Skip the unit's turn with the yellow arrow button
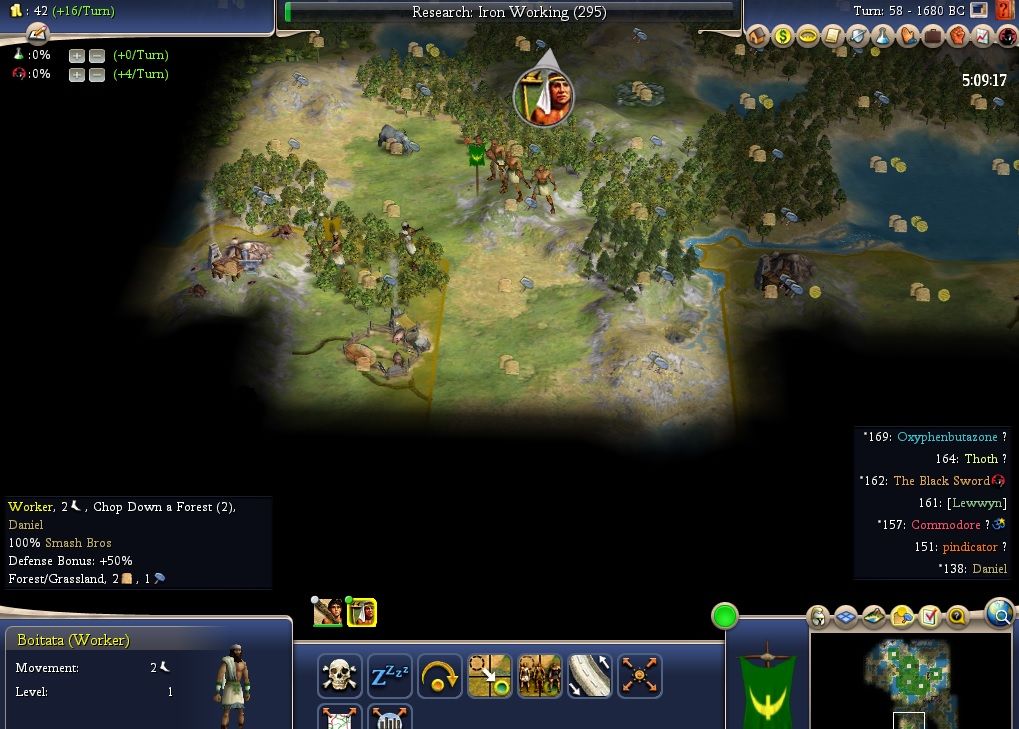Image resolution: width=1019 pixels, height=729 pixels. pos(440,677)
